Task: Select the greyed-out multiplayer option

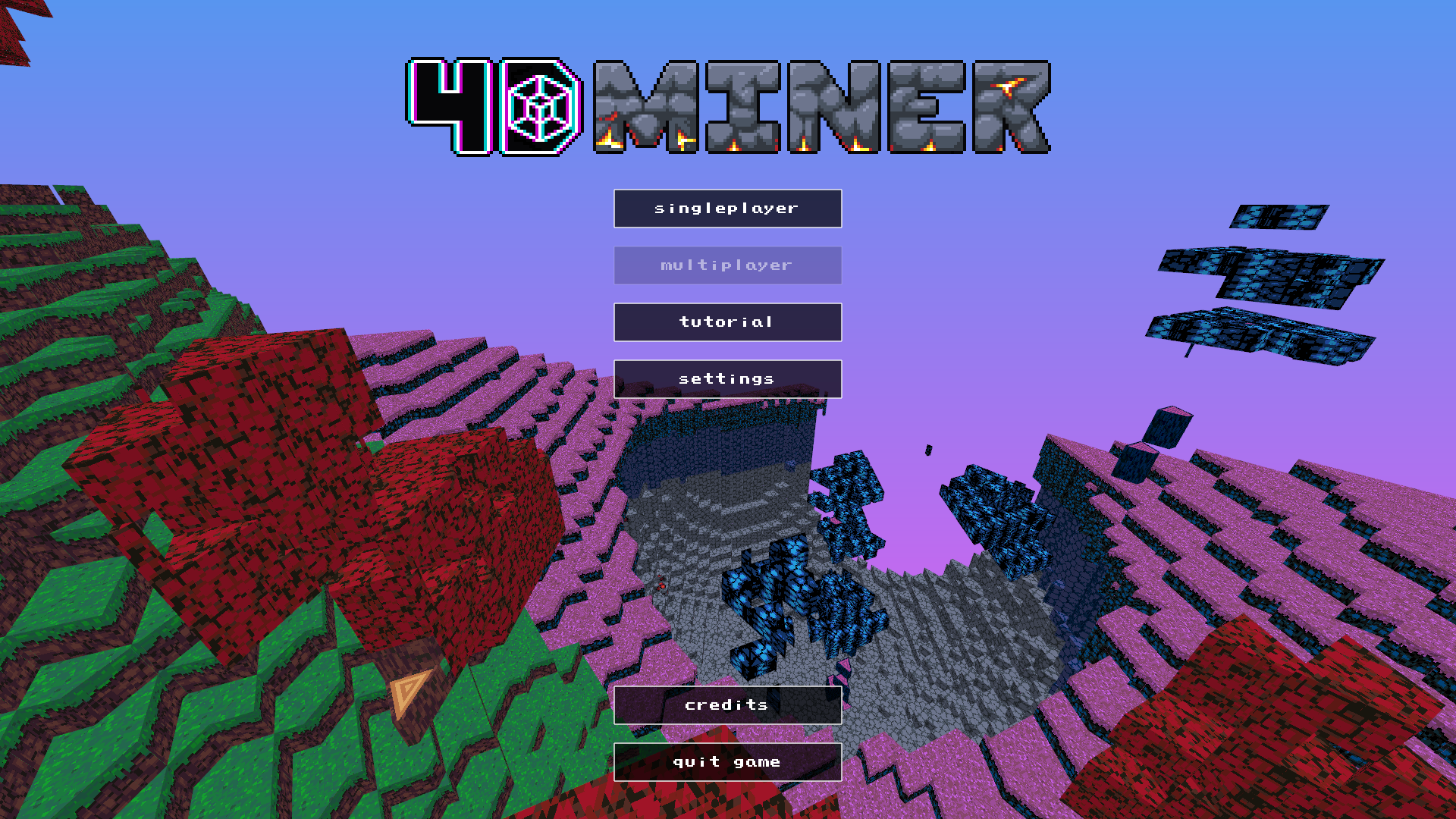Action: point(727,265)
